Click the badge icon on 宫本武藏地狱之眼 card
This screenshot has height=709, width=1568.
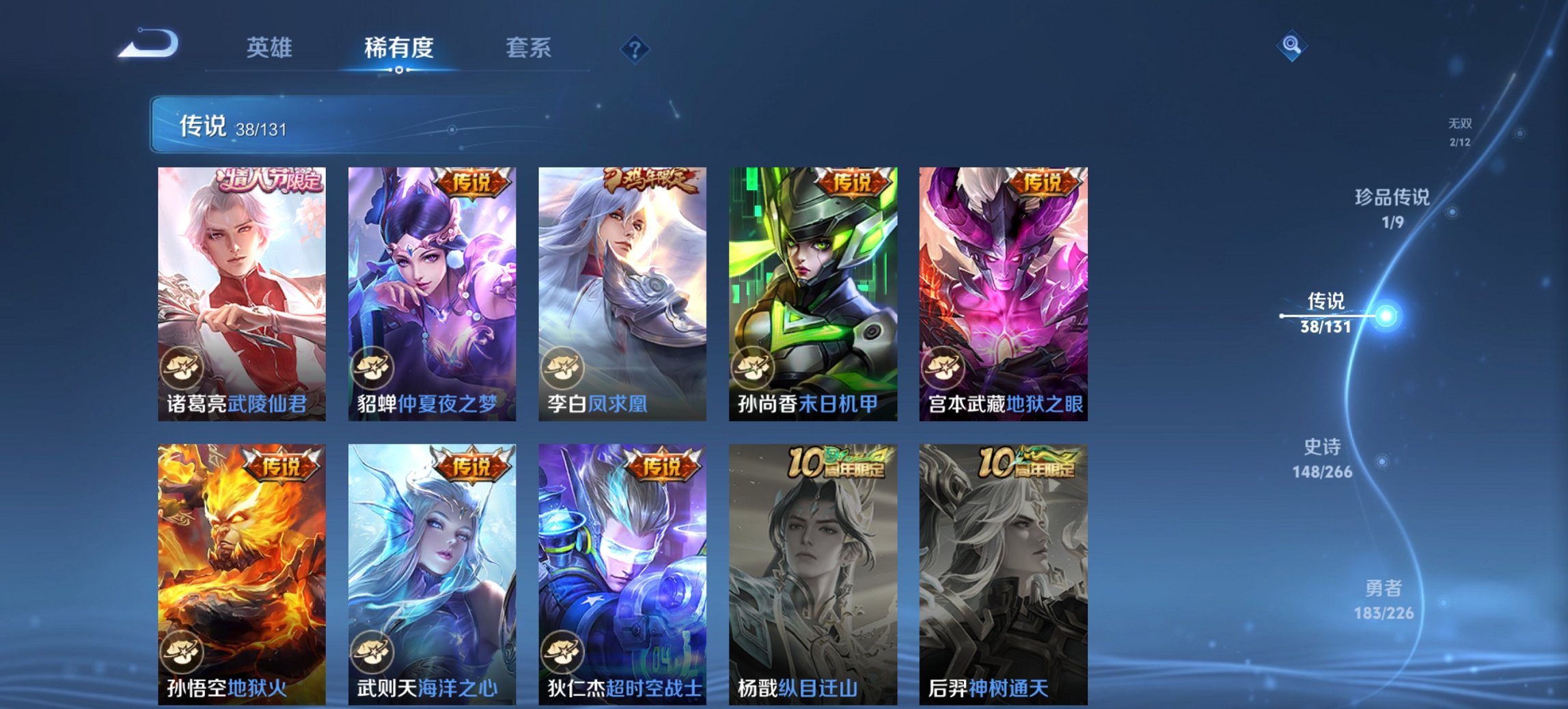coord(944,367)
